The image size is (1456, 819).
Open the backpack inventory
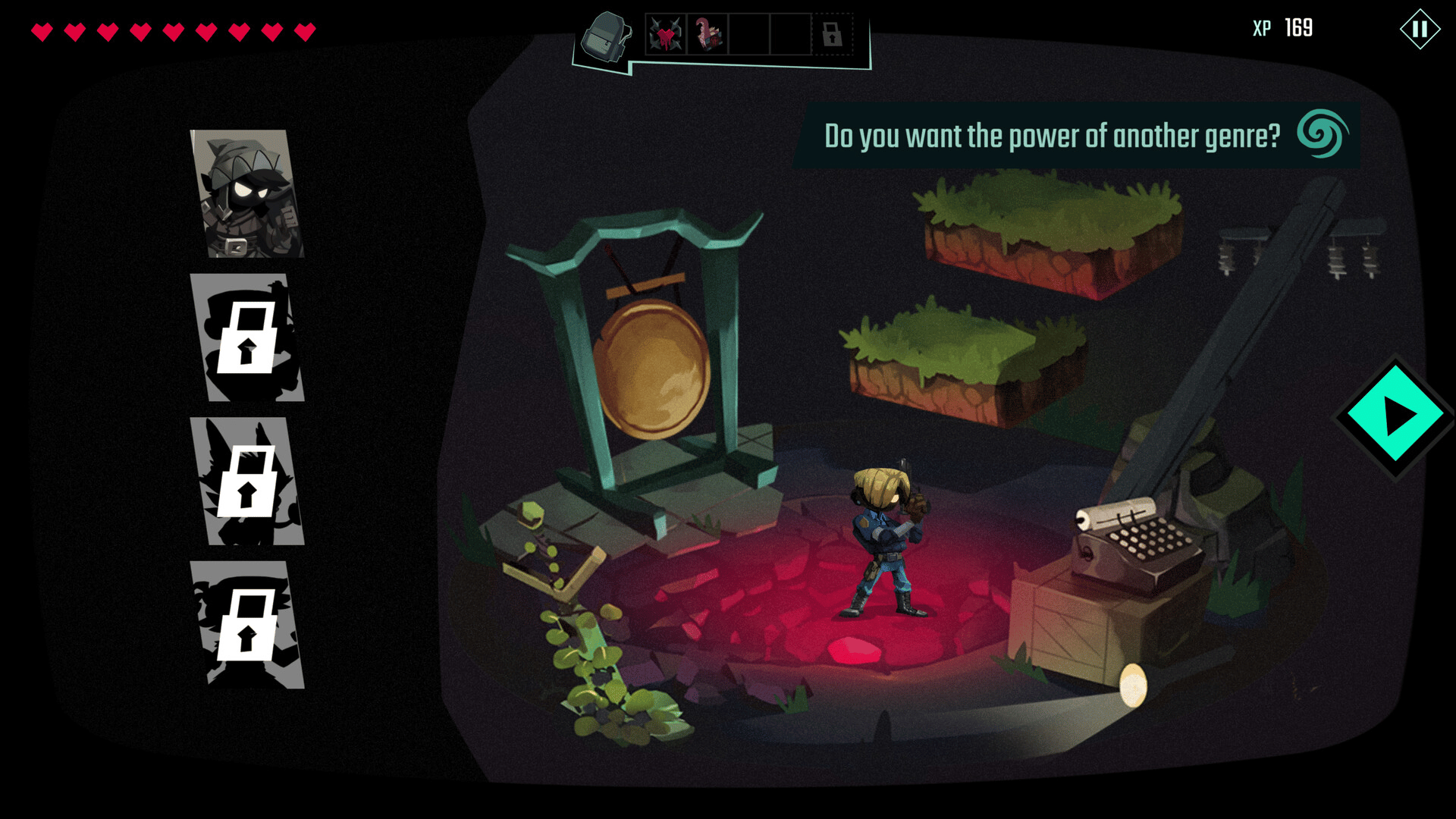605,36
